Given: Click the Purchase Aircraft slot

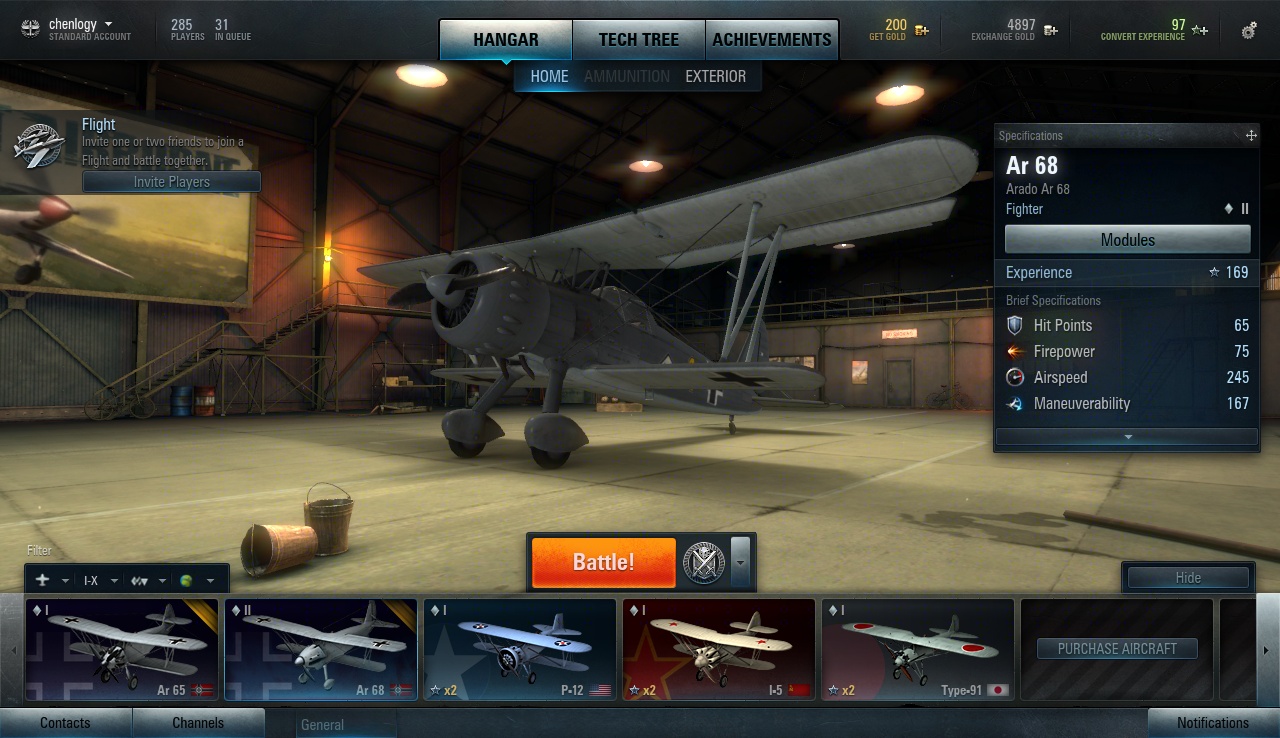Looking at the screenshot, I should pyautogui.click(x=1116, y=649).
